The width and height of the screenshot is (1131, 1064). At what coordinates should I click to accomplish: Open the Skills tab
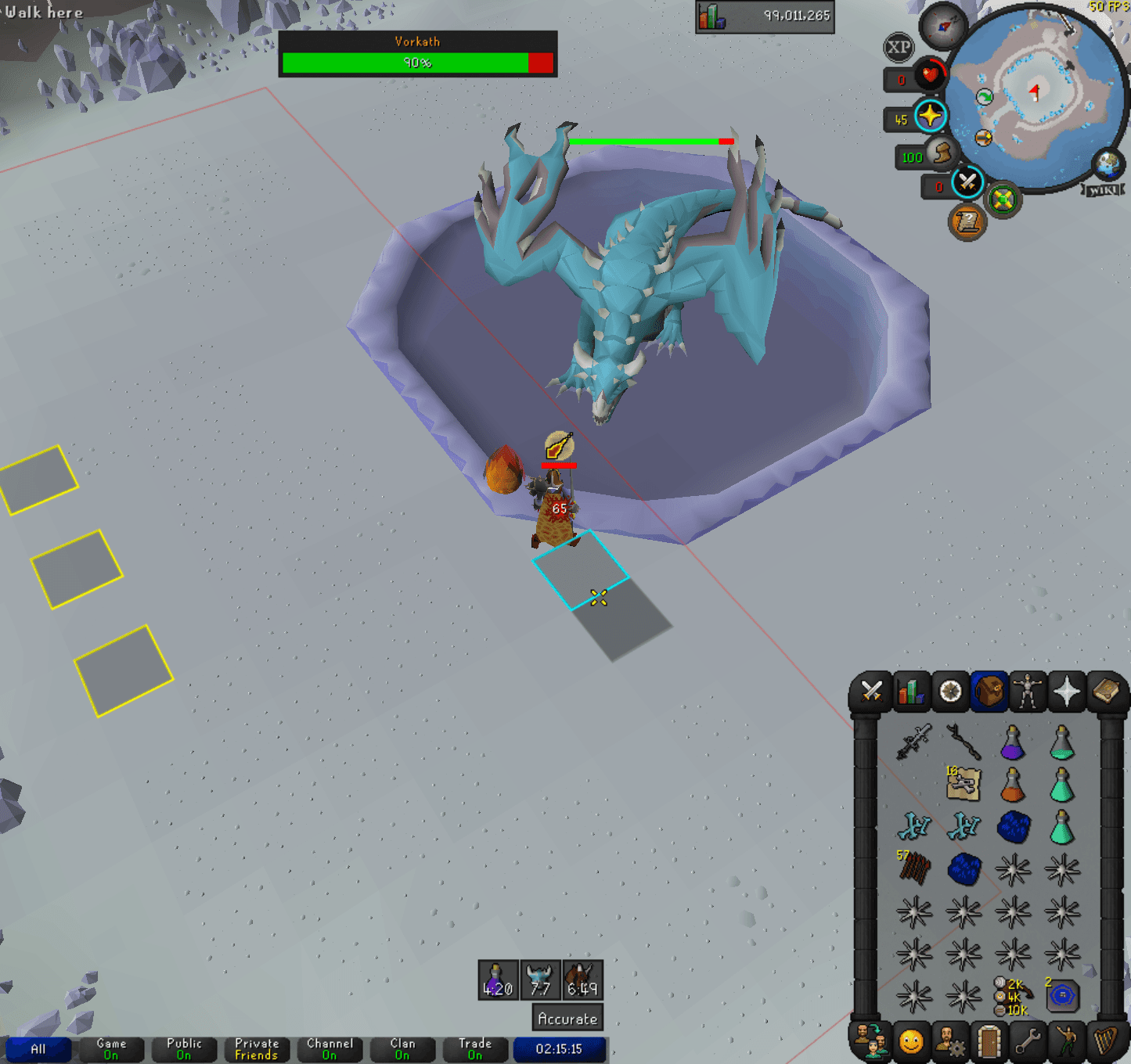click(911, 692)
